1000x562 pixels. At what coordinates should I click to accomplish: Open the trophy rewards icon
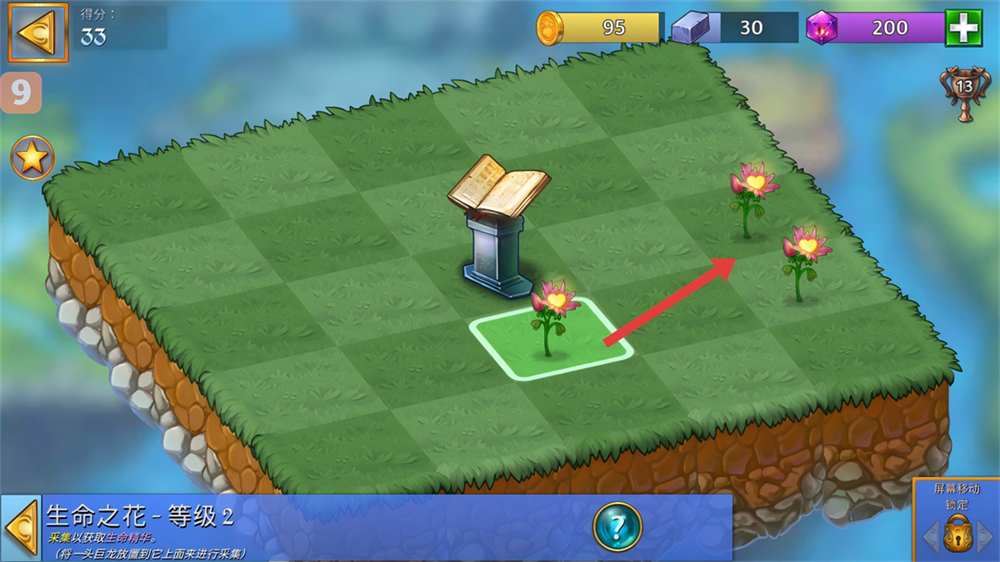click(x=964, y=93)
